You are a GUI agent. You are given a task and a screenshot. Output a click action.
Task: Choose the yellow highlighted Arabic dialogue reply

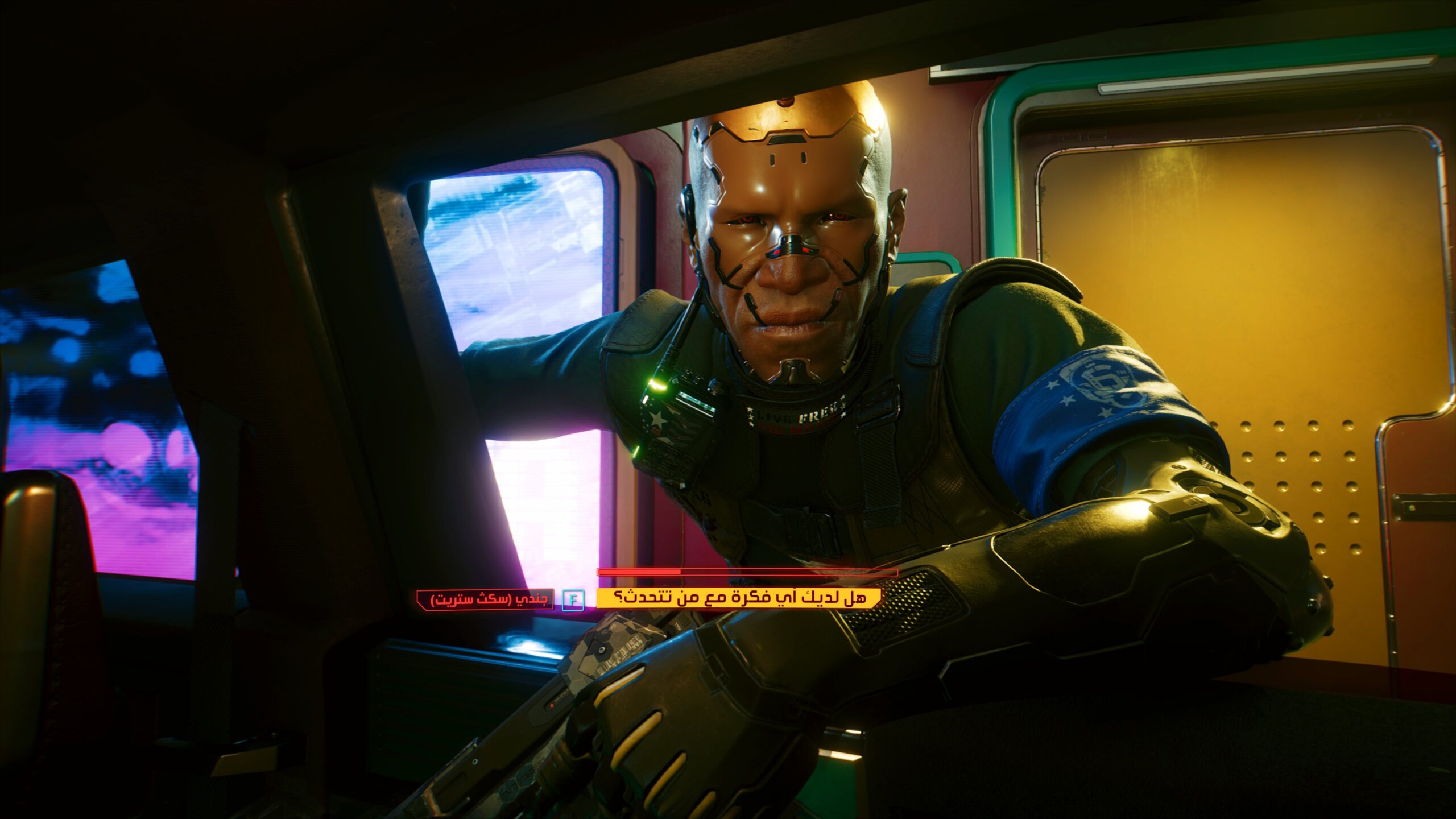pyautogui.click(x=738, y=598)
